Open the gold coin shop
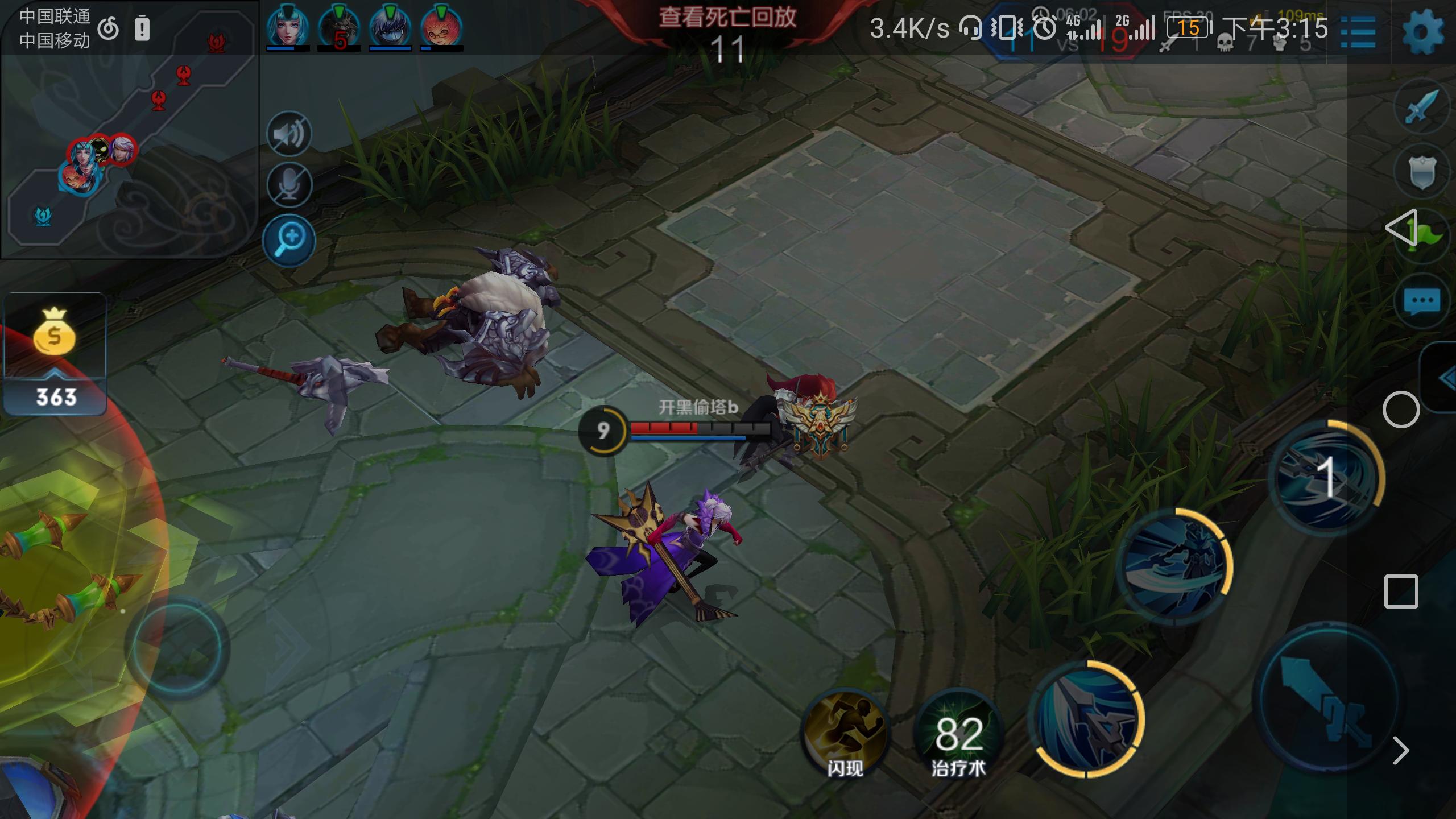The image size is (1456, 819). coord(55,354)
